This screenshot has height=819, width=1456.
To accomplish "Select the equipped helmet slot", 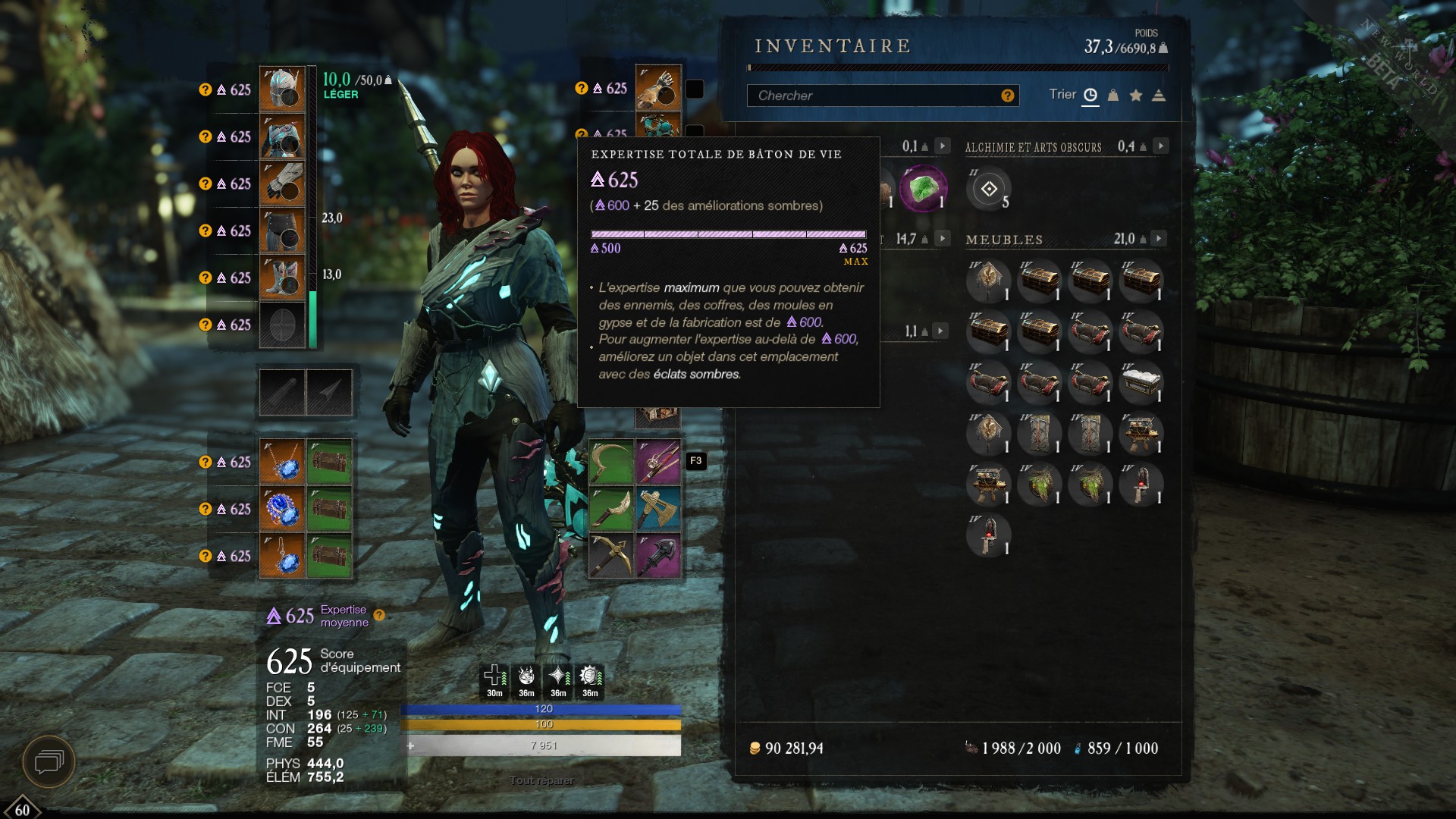I will [x=282, y=89].
